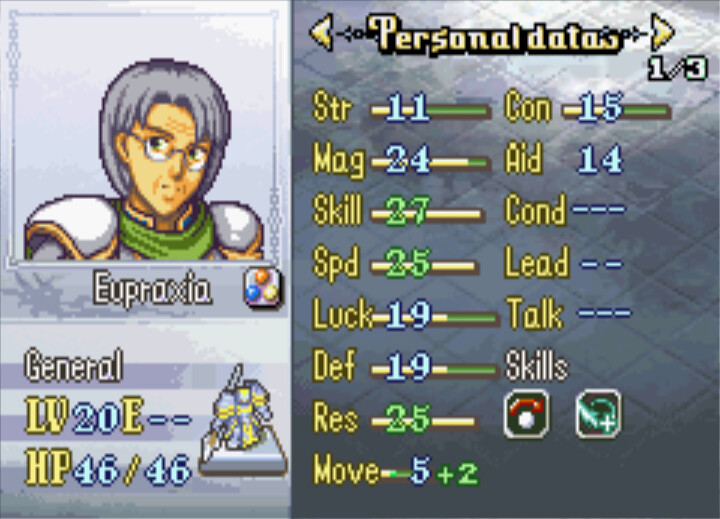
Task: Select the red arrow skill icon
Action: coord(526,415)
